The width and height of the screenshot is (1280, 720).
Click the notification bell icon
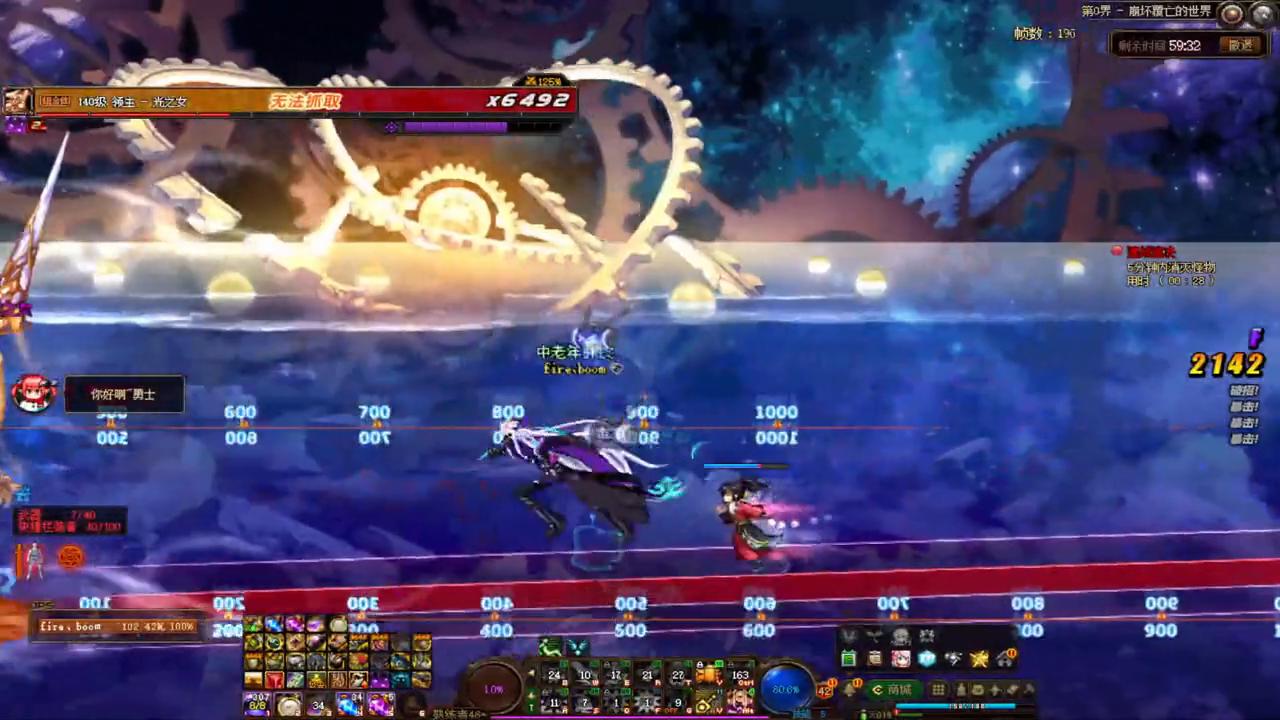click(849, 688)
